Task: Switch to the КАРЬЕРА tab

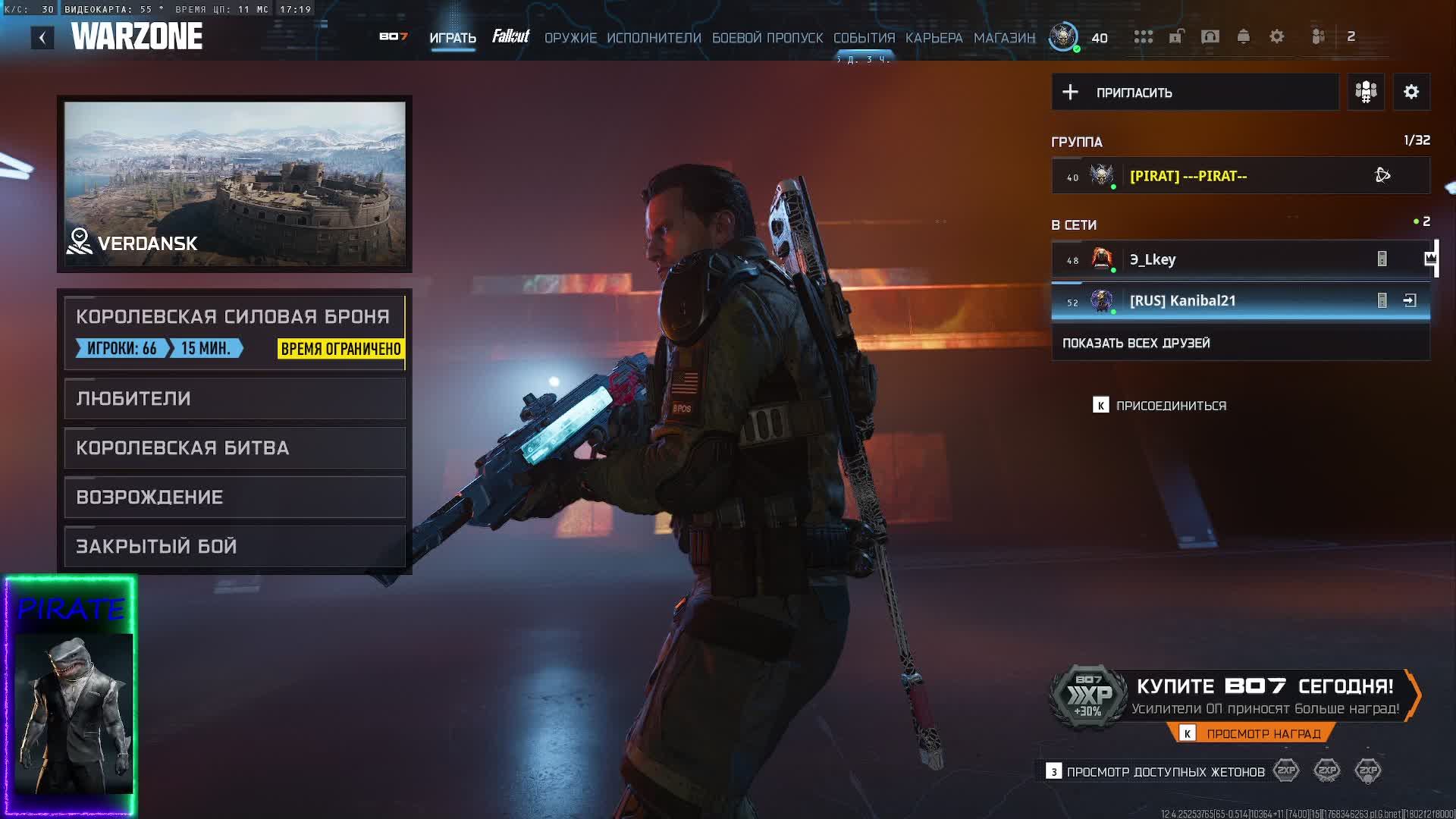Action: [934, 38]
